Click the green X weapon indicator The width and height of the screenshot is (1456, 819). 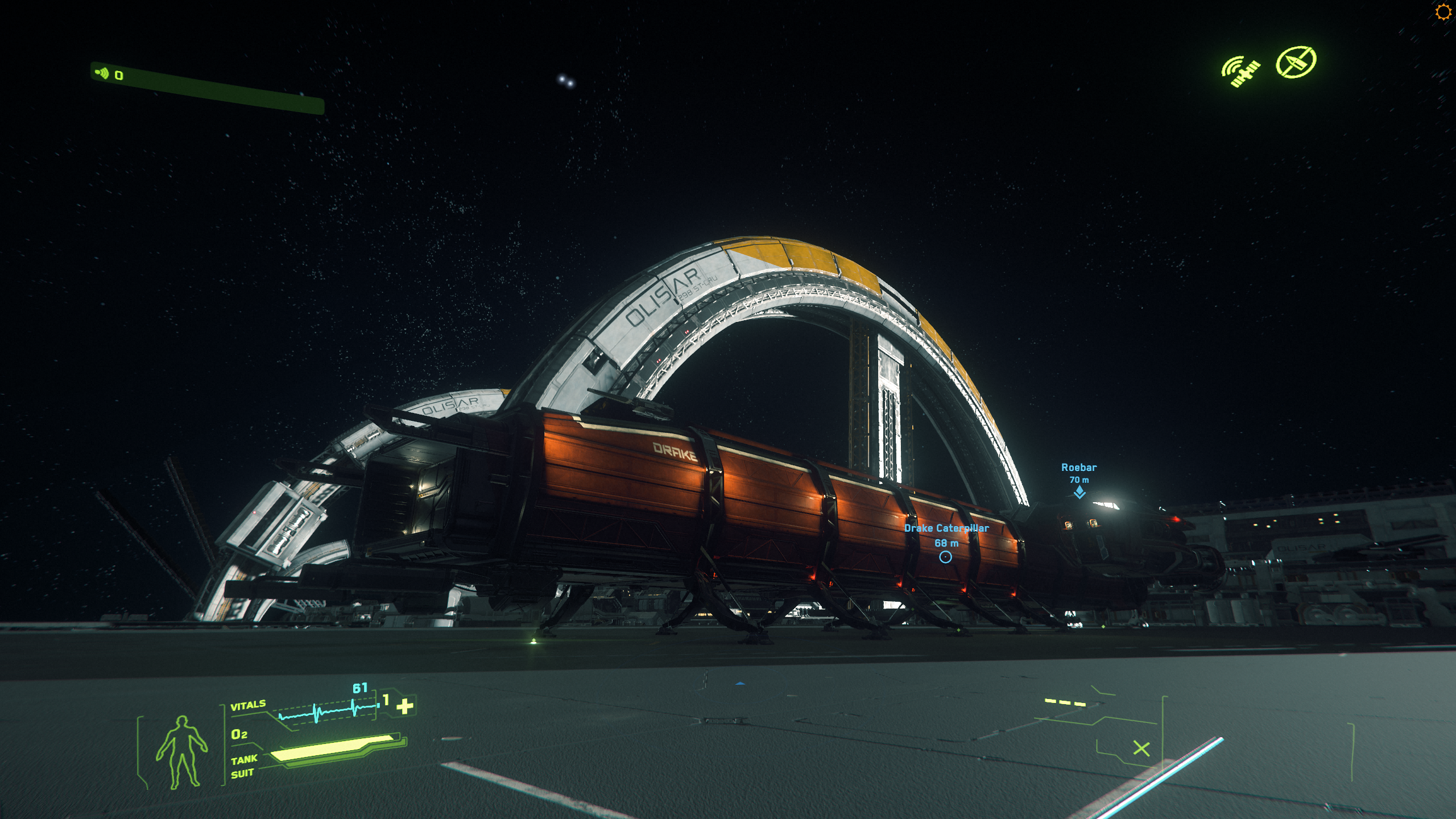click(1141, 748)
